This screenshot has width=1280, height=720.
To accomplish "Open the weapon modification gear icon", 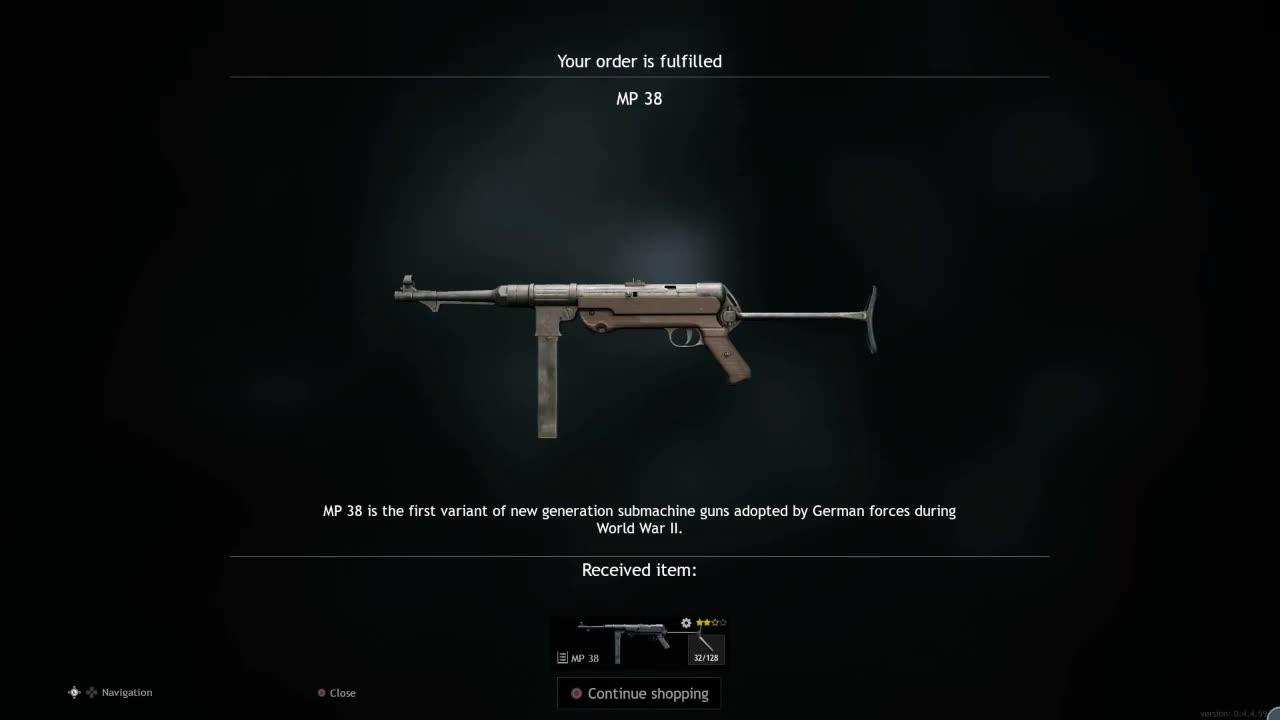I will coord(686,624).
